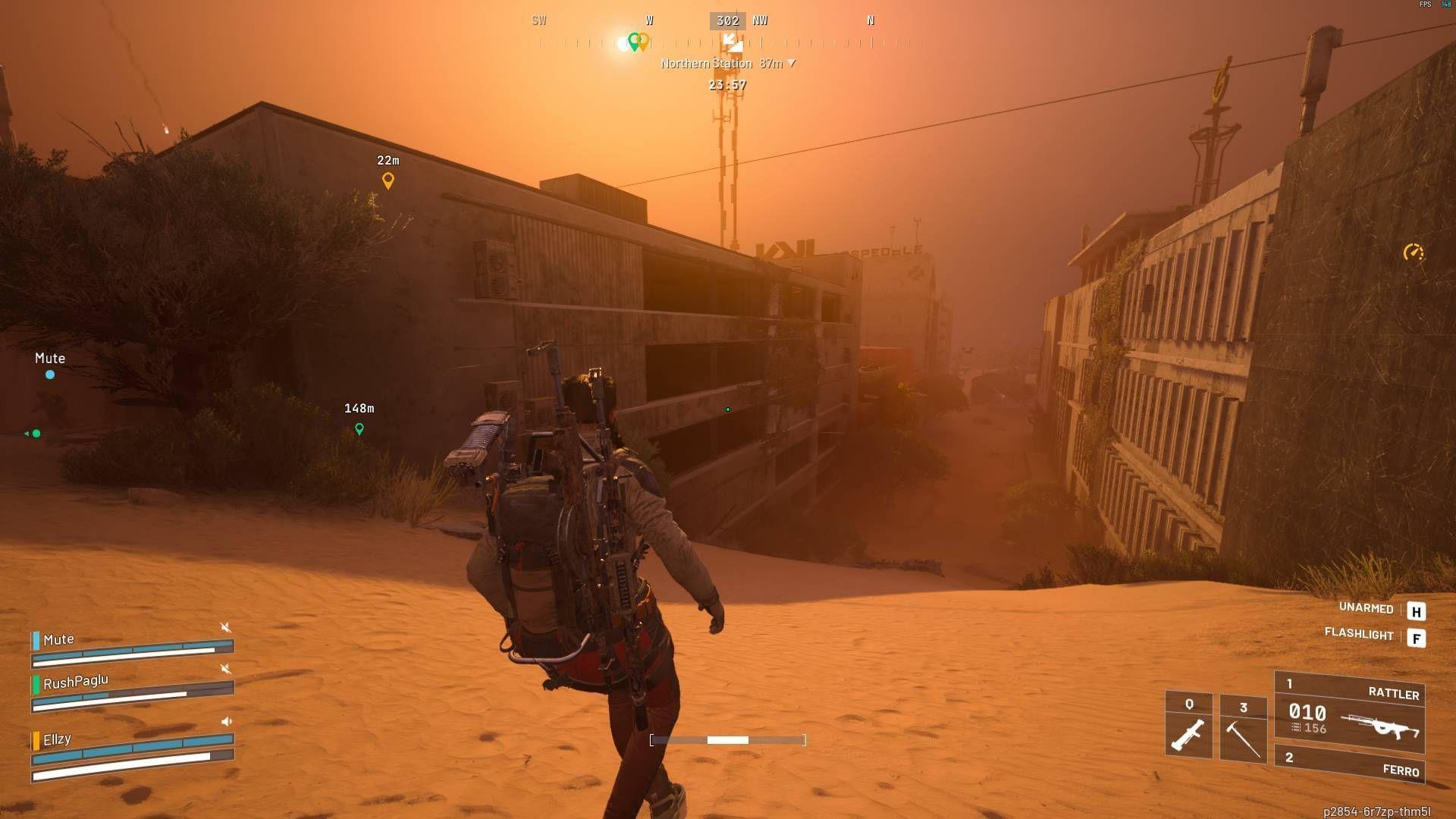Click the green pin on the compass
1456x819 pixels.
634,41
